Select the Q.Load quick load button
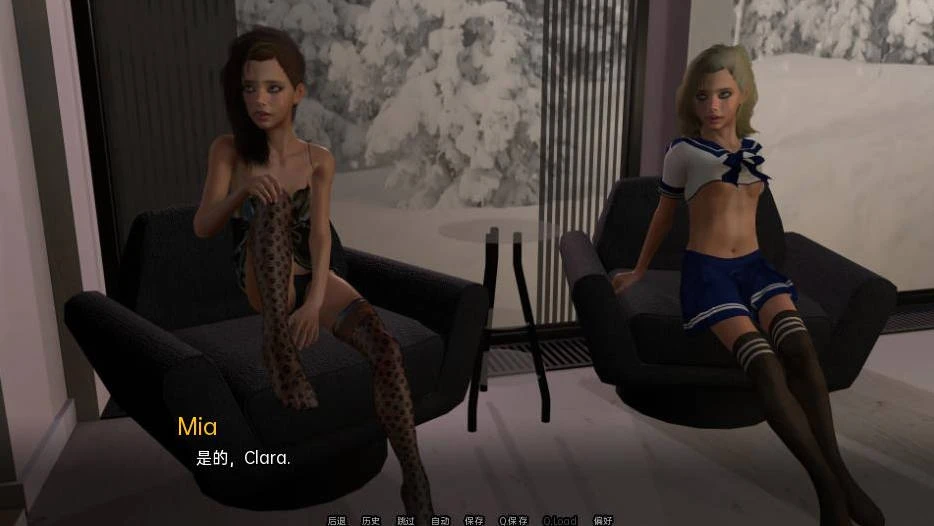 tap(560, 520)
